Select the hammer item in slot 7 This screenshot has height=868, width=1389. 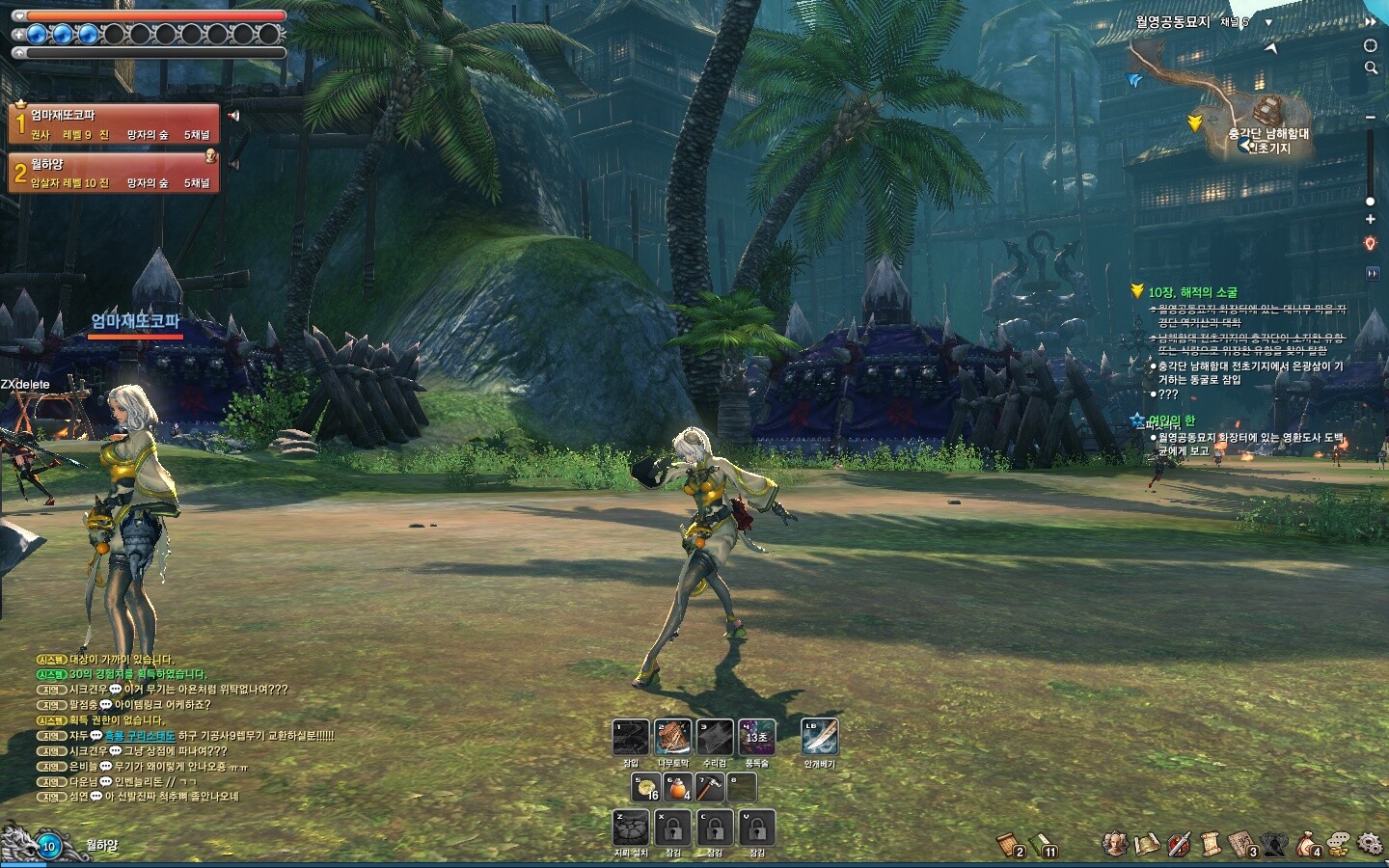point(710,788)
